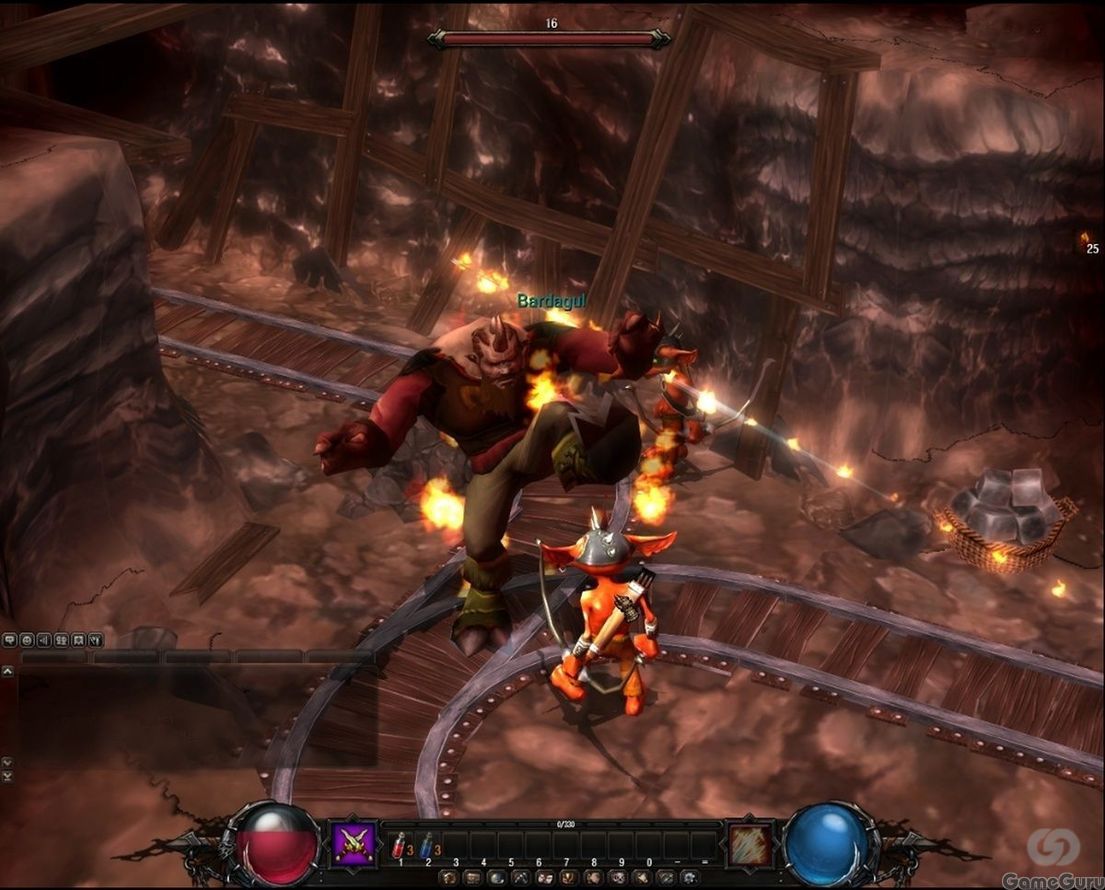Viewport: 1105px width, 890px height.
Task: Activate the slash skill icon beside blue orb
Action: 750,845
